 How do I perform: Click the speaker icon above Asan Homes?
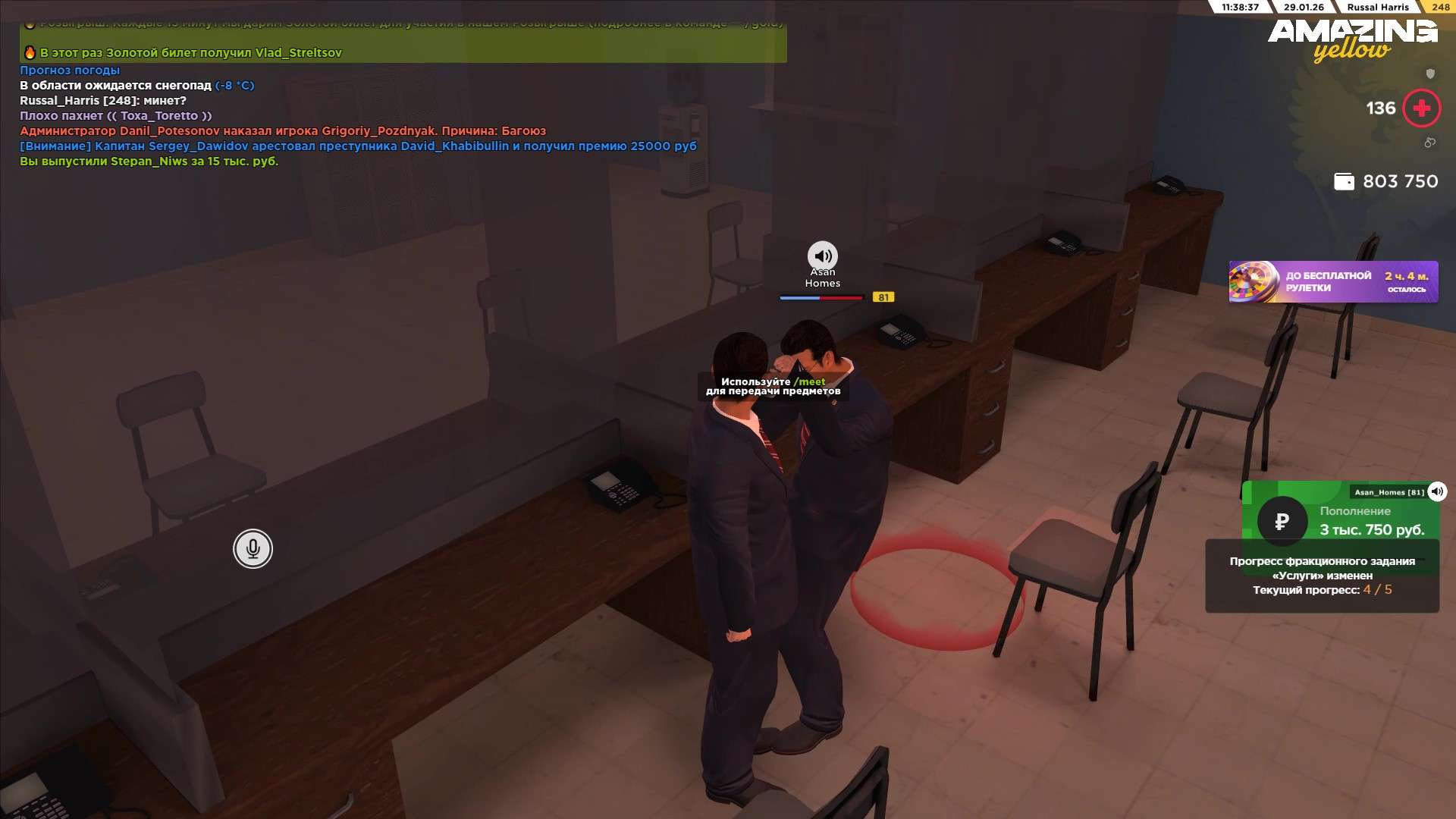pyautogui.click(x=822, y=256)
